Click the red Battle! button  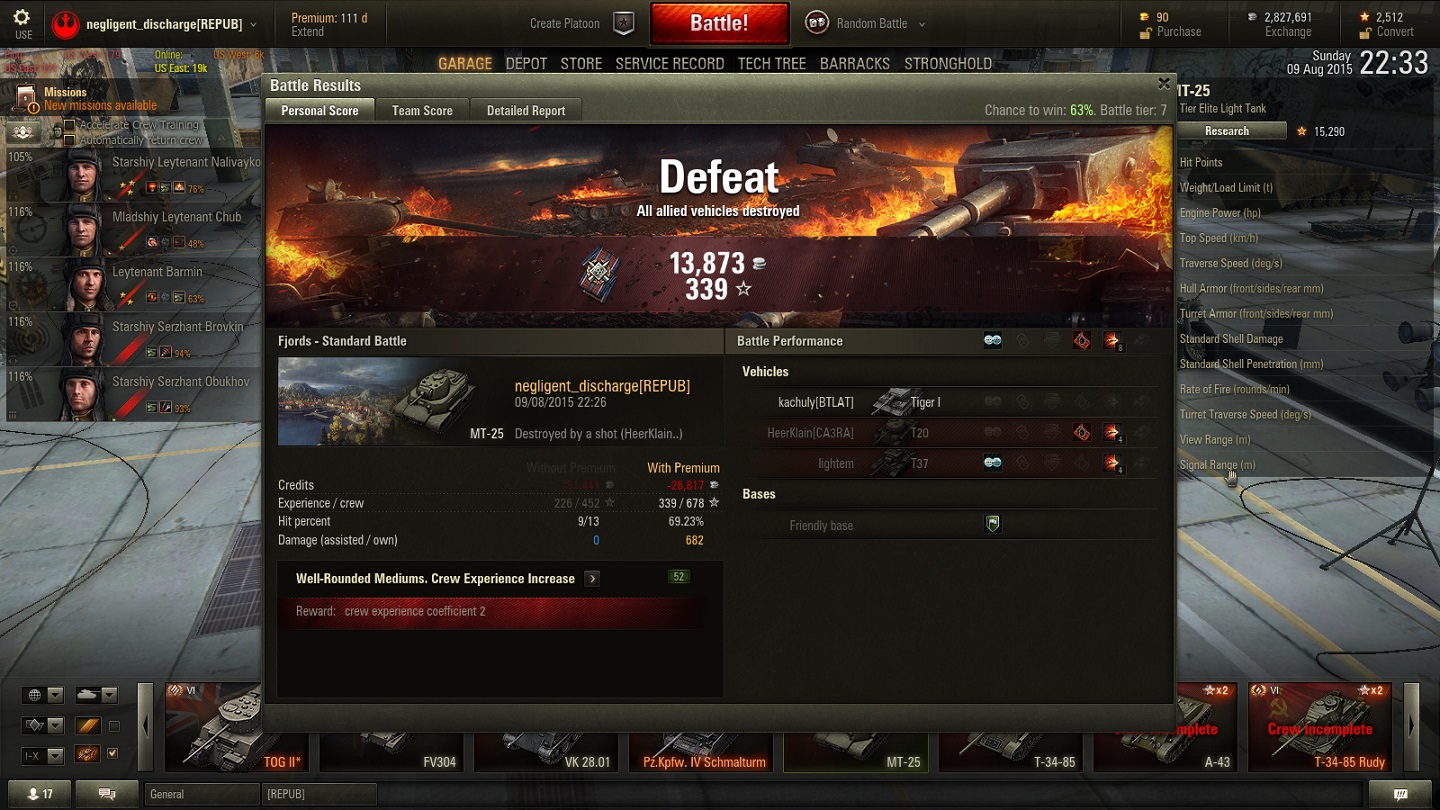pos(719,24)
